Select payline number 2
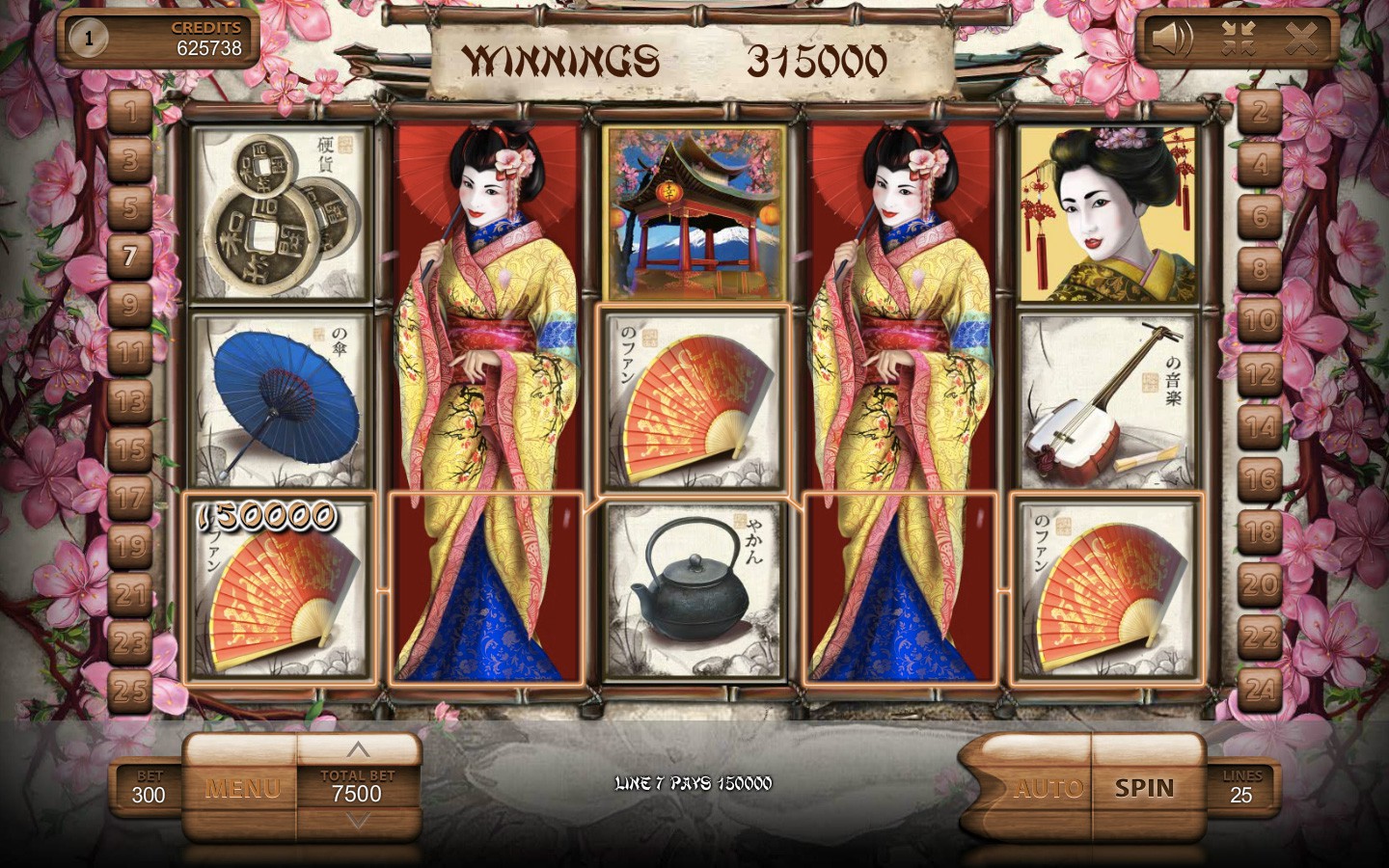This screenshot has height=868, width=1389. pos(1260,112)
